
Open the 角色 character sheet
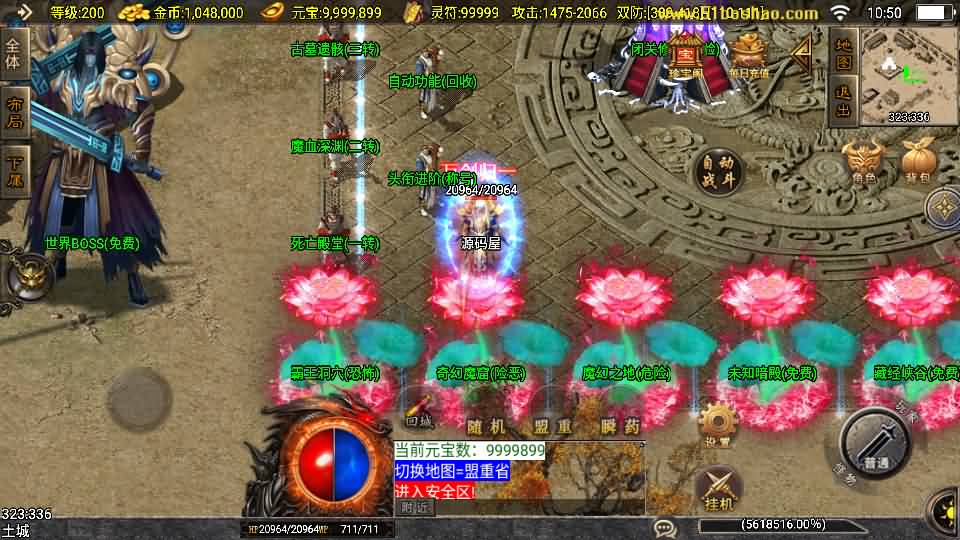tap(864, 164)
